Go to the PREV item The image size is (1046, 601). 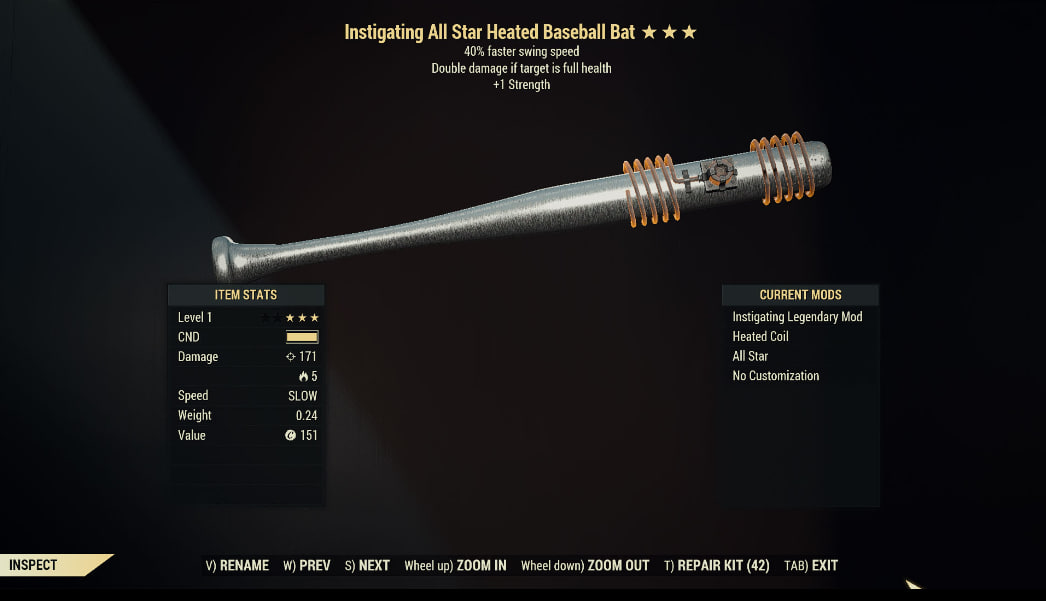306,565
